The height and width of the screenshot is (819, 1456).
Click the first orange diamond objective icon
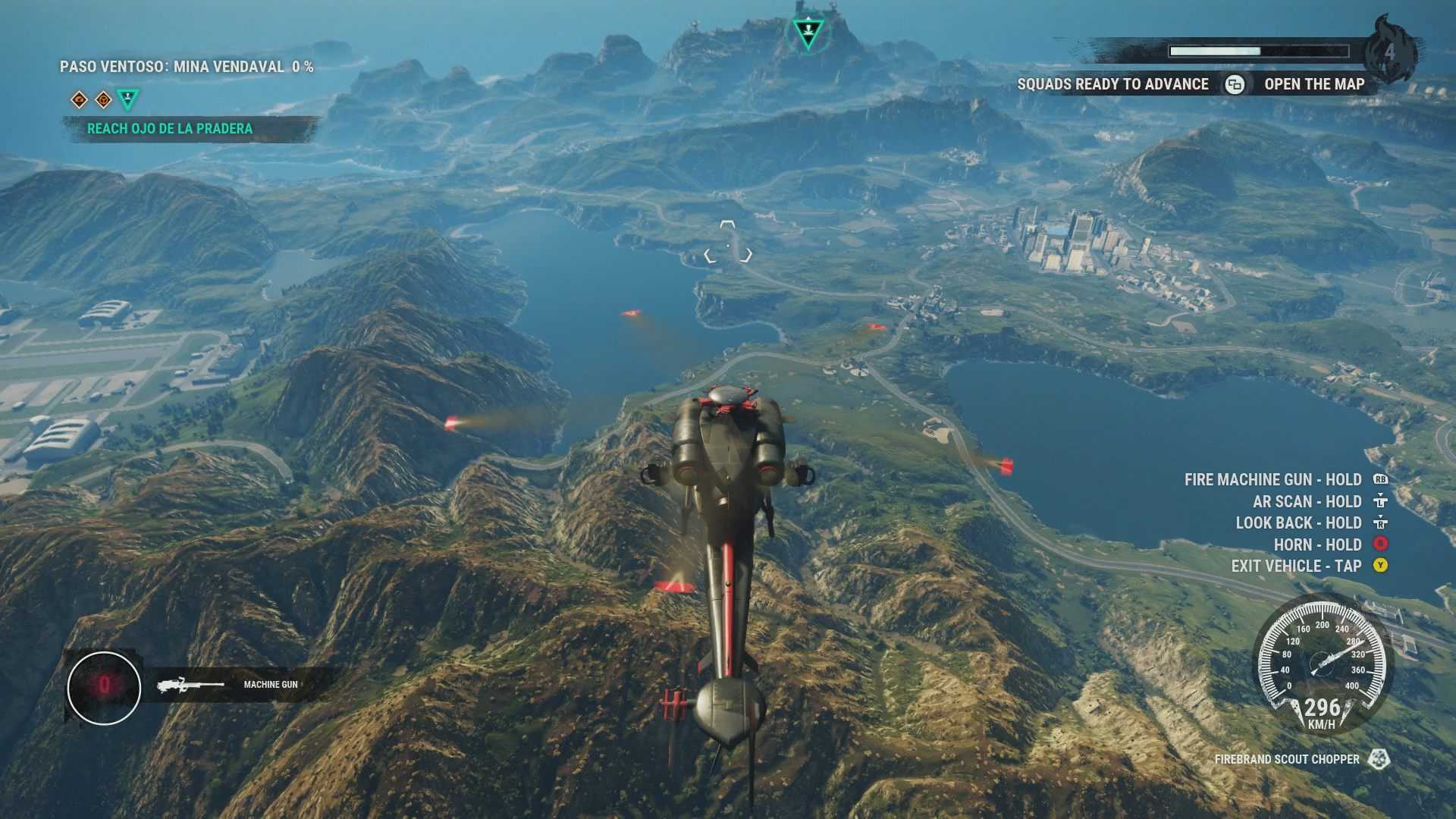[78, 98]
